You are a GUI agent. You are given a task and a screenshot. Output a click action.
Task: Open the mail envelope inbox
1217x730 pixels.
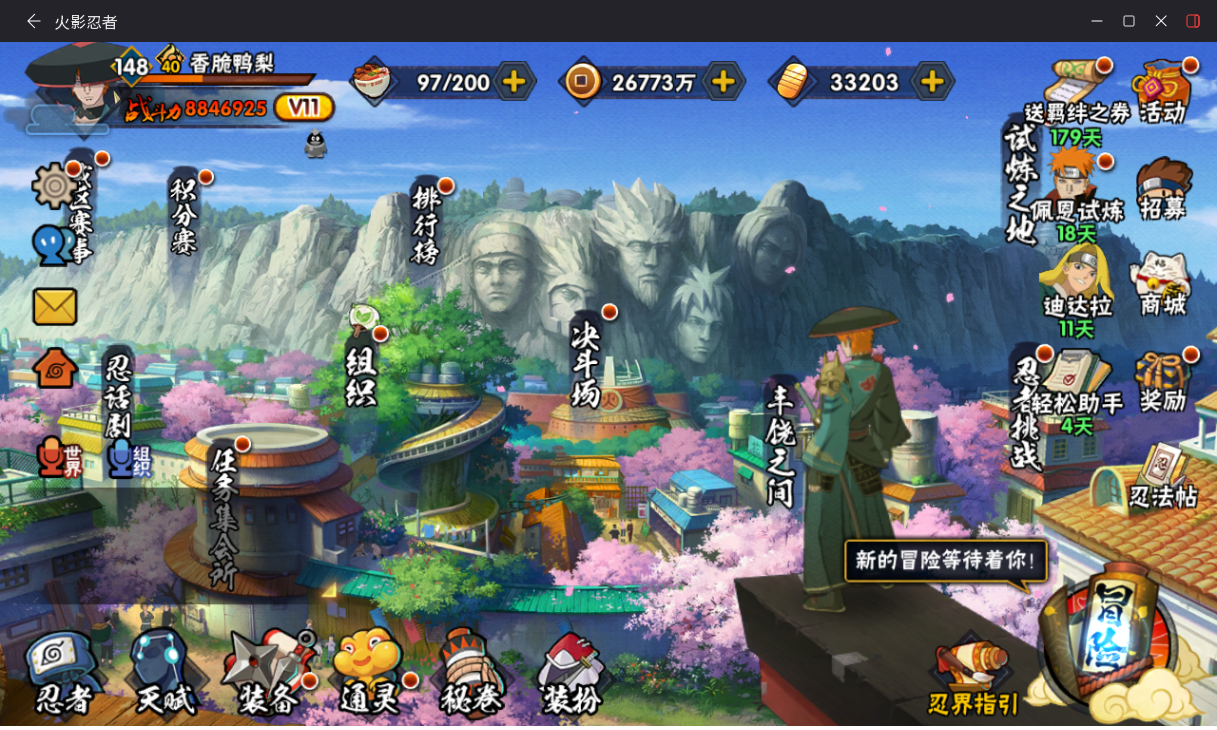pos(55,307)
